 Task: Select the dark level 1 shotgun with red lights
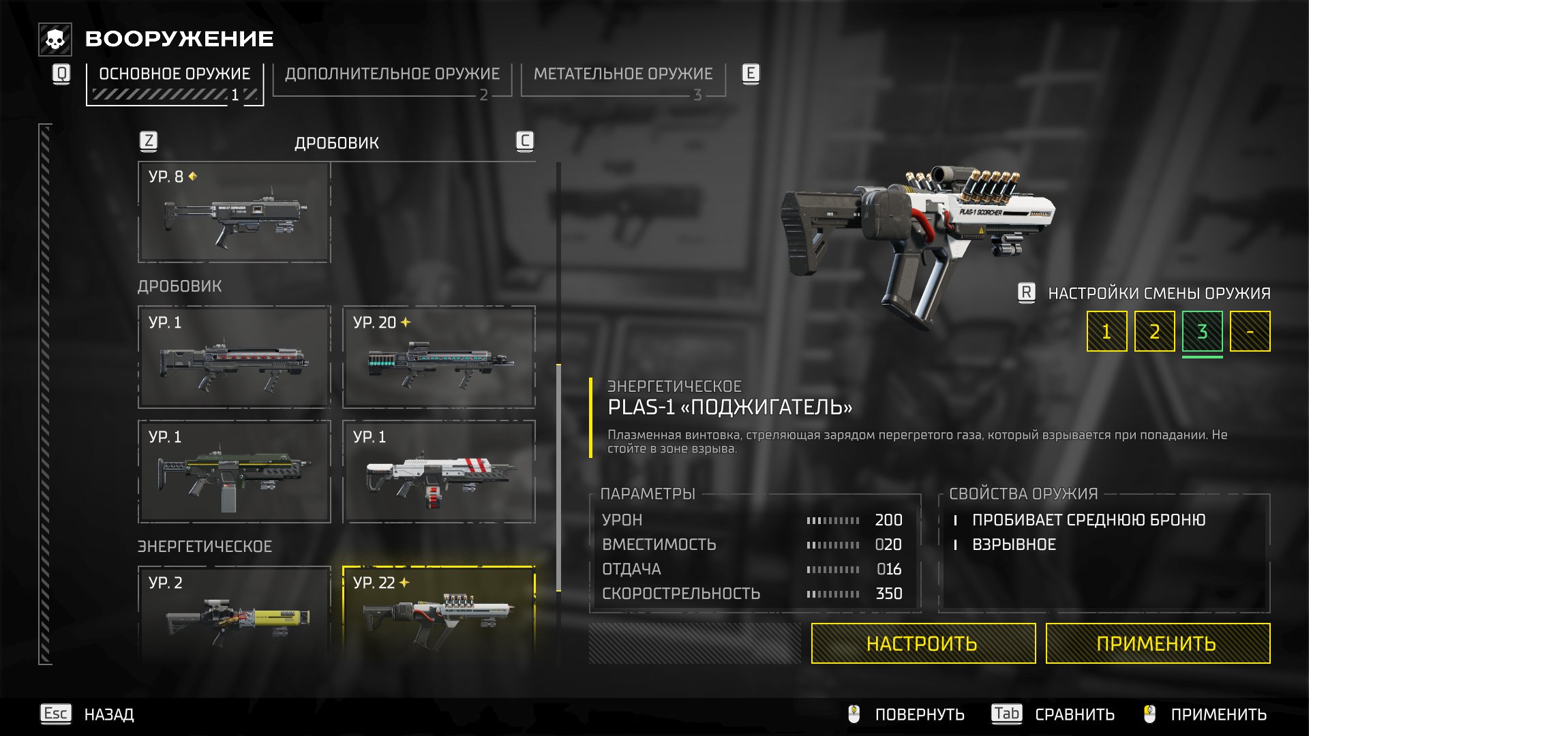coord(235,358)
